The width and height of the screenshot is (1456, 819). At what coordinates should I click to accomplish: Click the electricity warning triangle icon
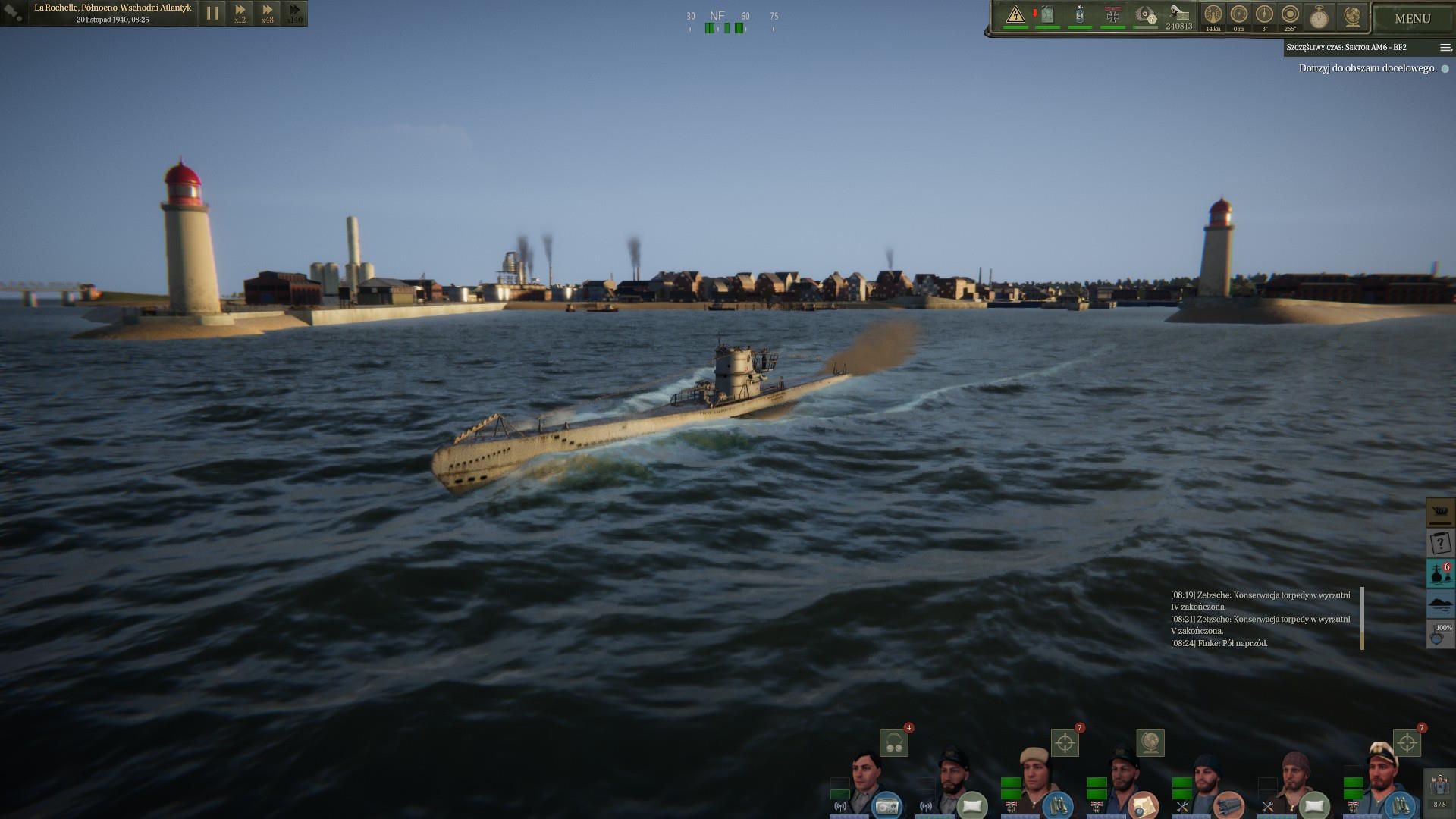(x=1015, y=15)
